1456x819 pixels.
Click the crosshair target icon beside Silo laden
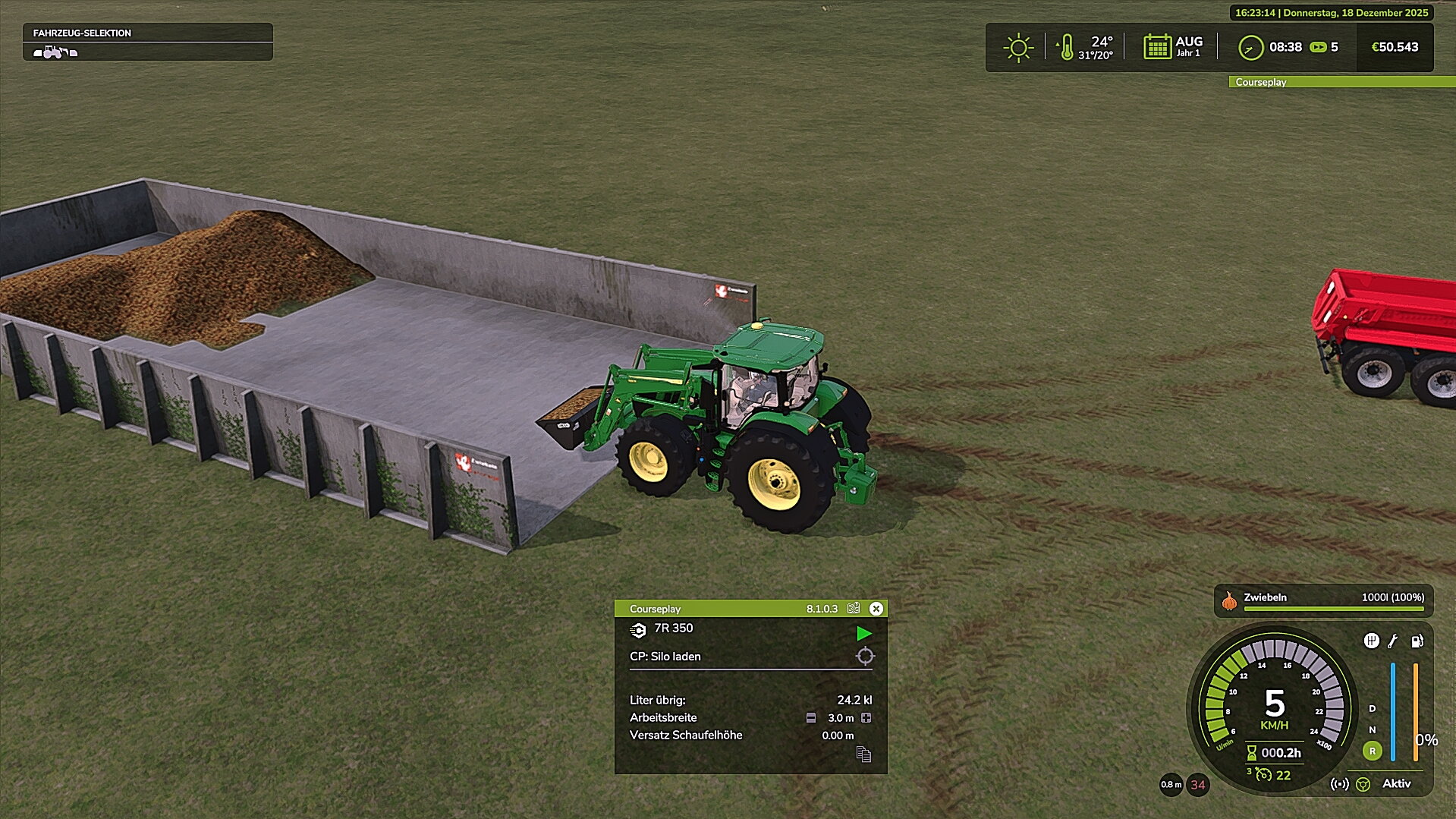click(865, 657)
